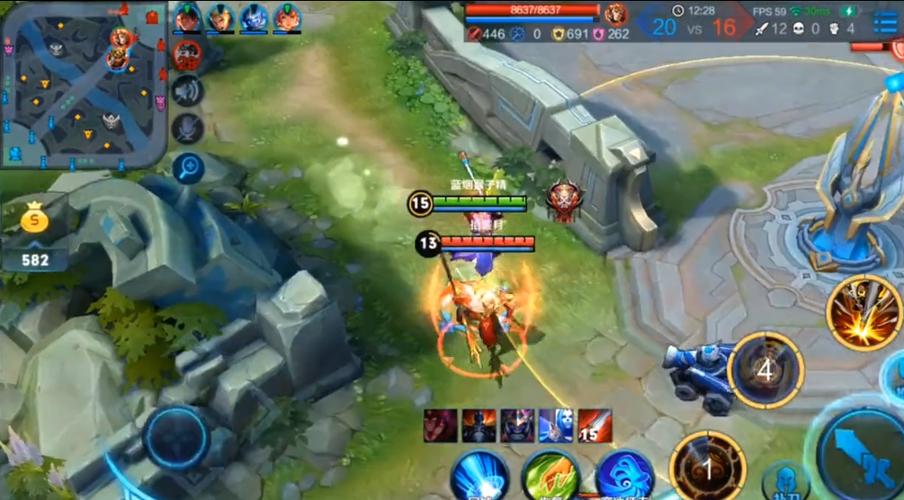Toggle the muted microphone icon

tap(187, 128)
